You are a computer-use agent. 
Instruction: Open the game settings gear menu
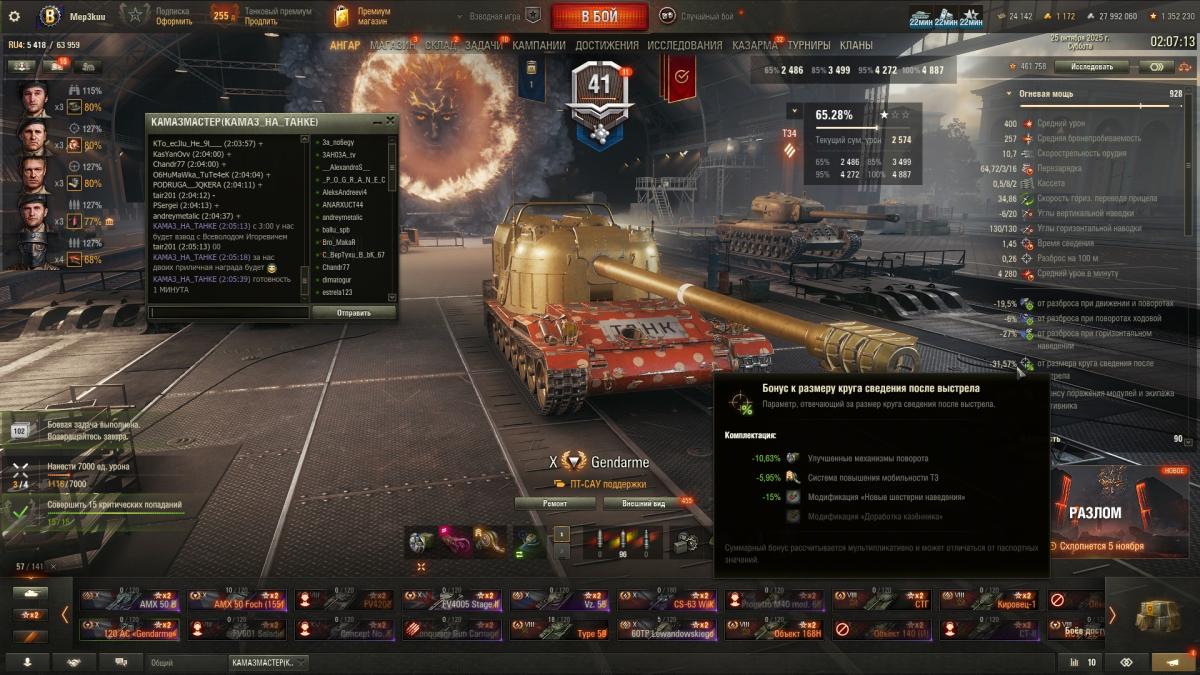(x=14, y=16)
